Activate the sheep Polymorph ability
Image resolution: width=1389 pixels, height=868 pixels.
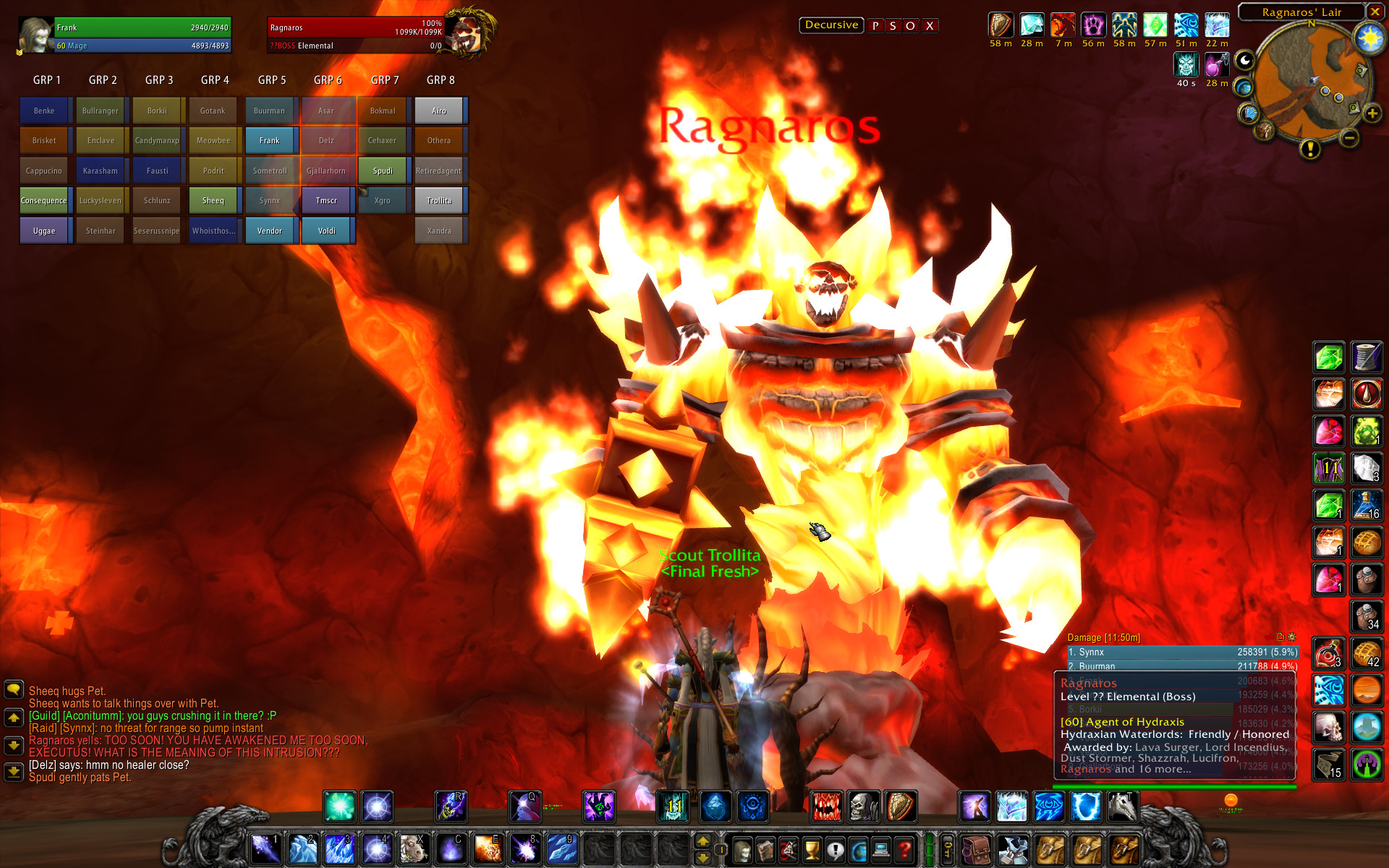[413, 848]
